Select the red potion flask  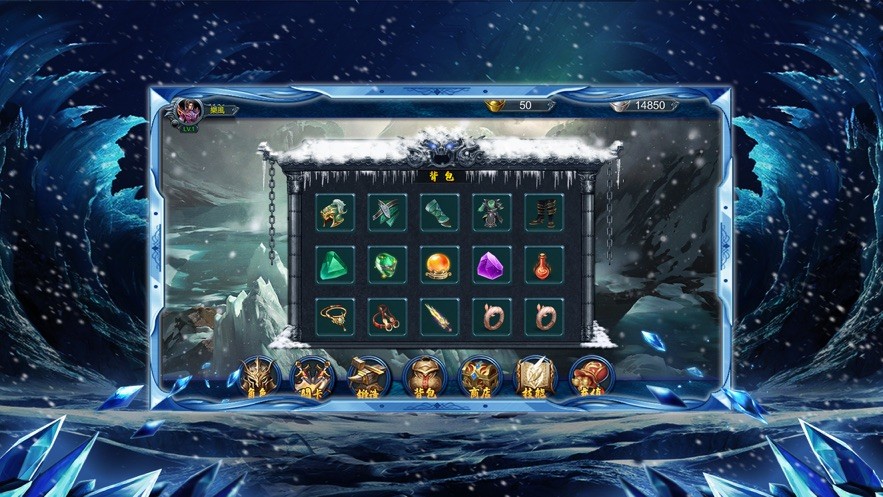[544, 264]
